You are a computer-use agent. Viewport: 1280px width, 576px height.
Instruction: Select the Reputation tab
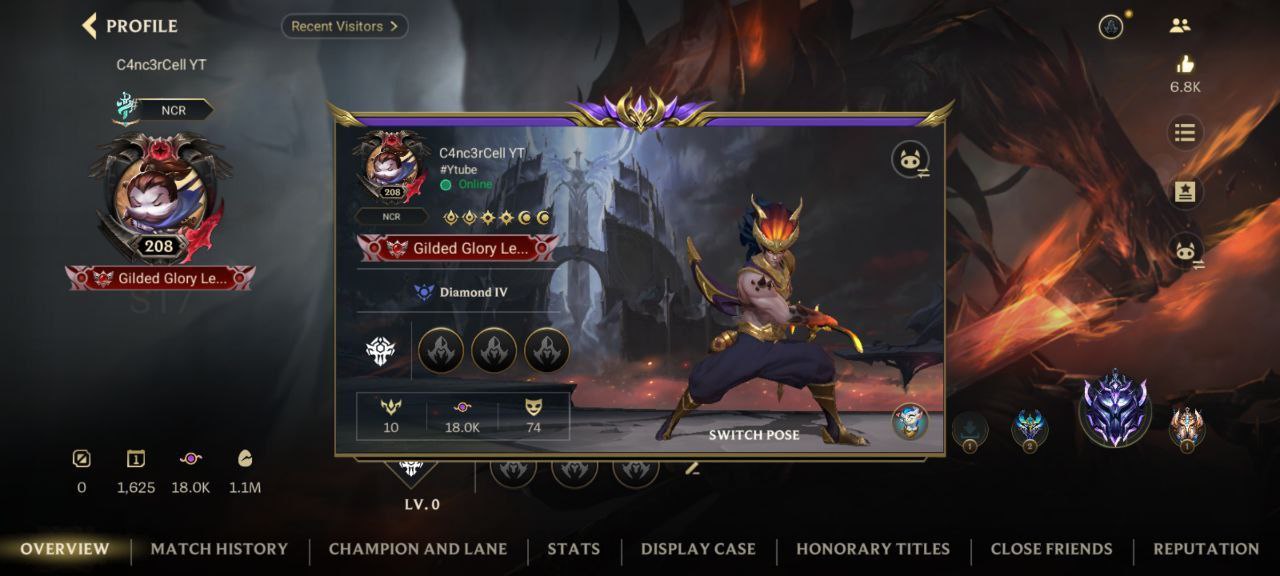pyautogui.click(x=1206, y=549)
